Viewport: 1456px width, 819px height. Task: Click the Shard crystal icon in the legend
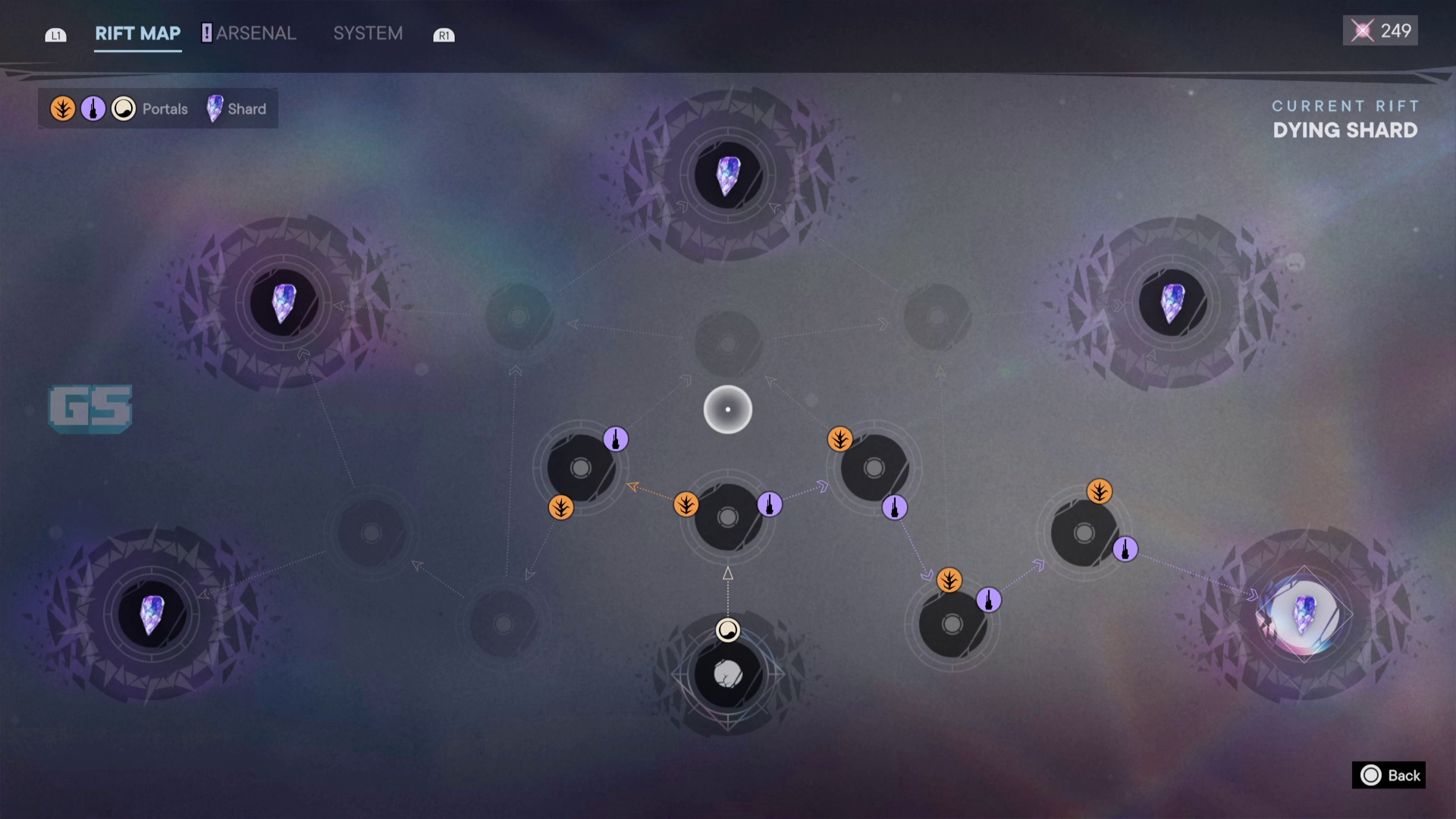(215, 108)
